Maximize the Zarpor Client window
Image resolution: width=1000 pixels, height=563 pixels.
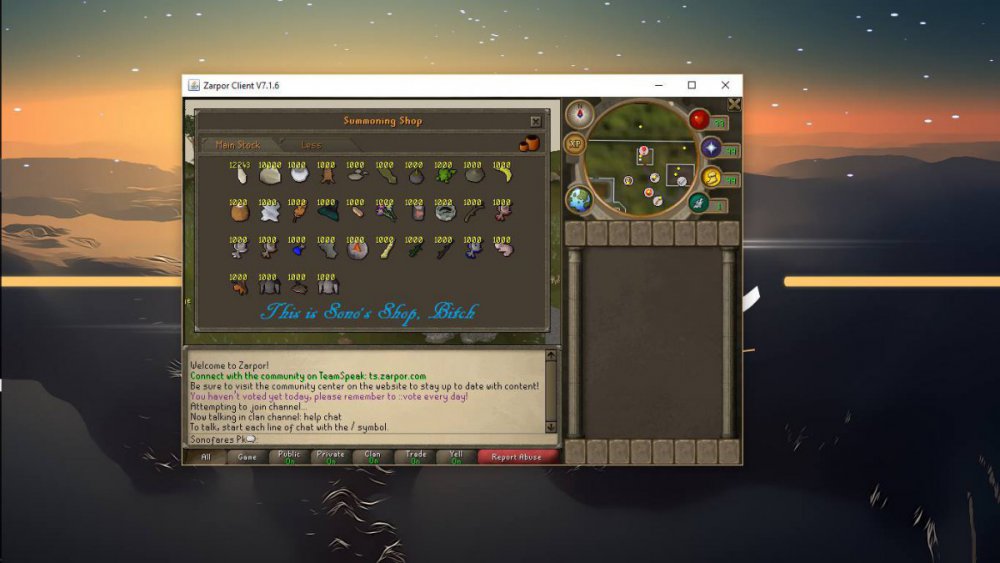point(691,86)
